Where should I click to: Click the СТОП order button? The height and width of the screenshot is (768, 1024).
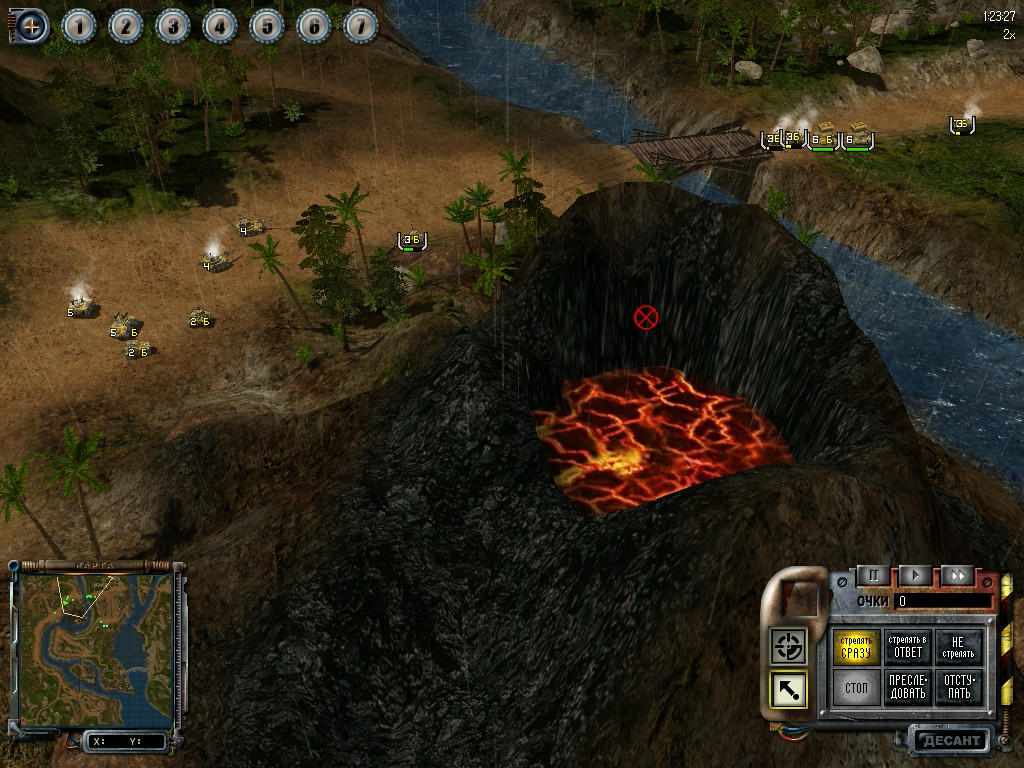(857, 687)
